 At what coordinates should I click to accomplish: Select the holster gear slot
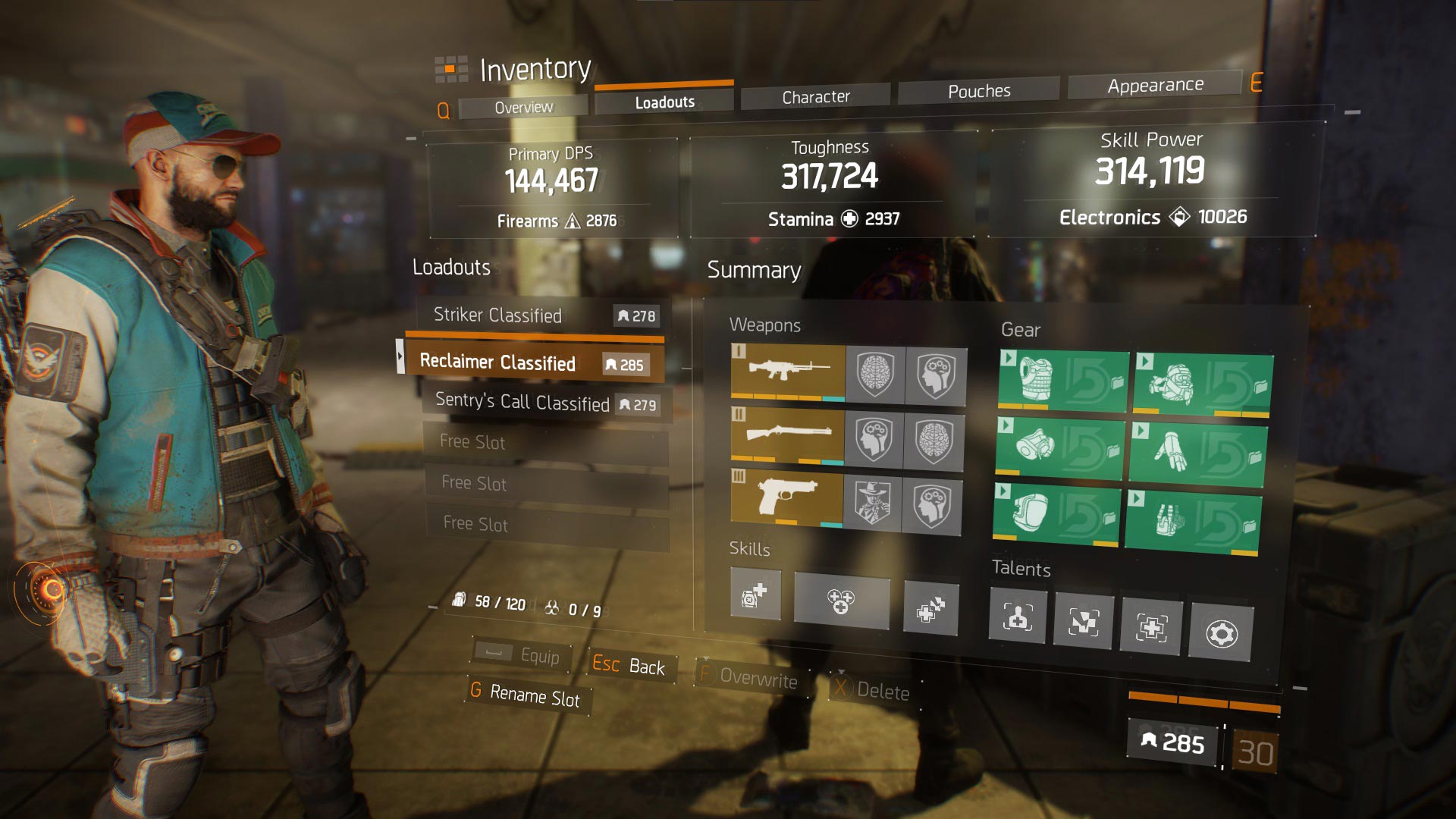coord(1193,520)
